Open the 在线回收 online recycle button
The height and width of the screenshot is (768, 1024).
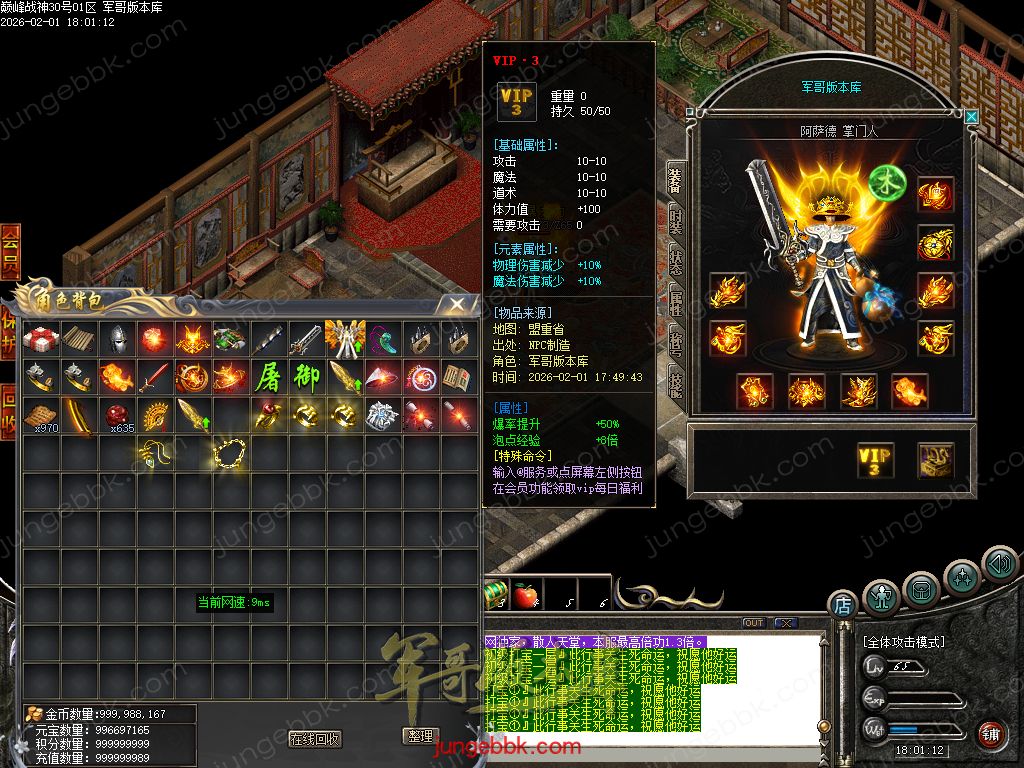(314, 739)
